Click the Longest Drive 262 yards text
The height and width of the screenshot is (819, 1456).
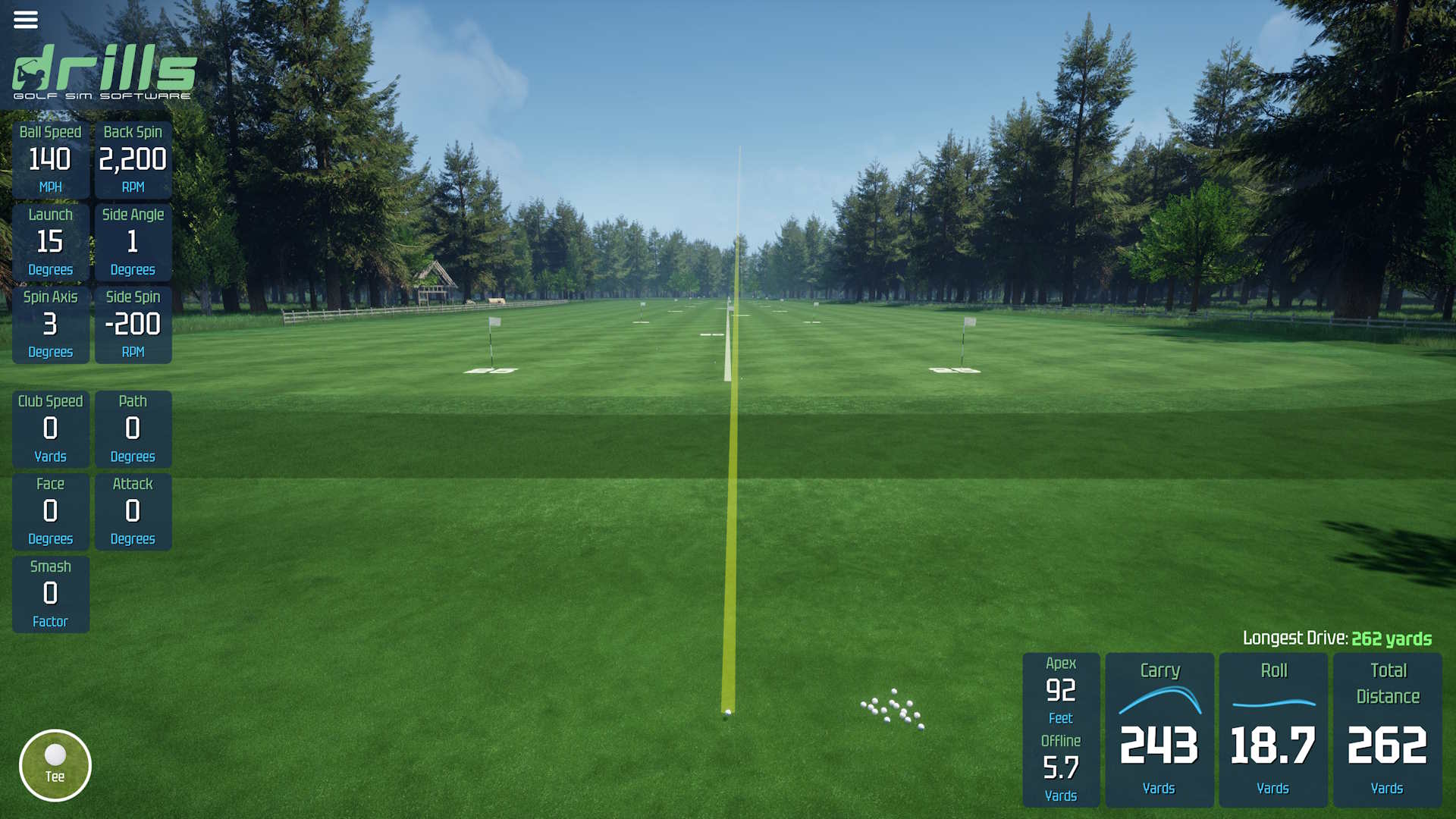point(1335,639)
